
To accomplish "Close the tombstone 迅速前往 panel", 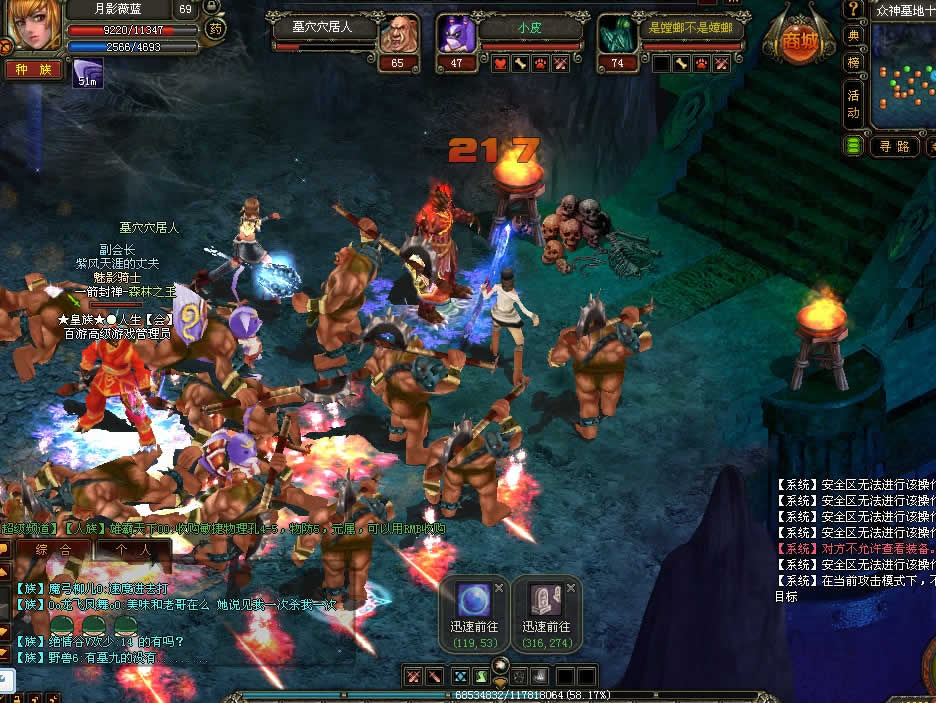I will 571,588.
